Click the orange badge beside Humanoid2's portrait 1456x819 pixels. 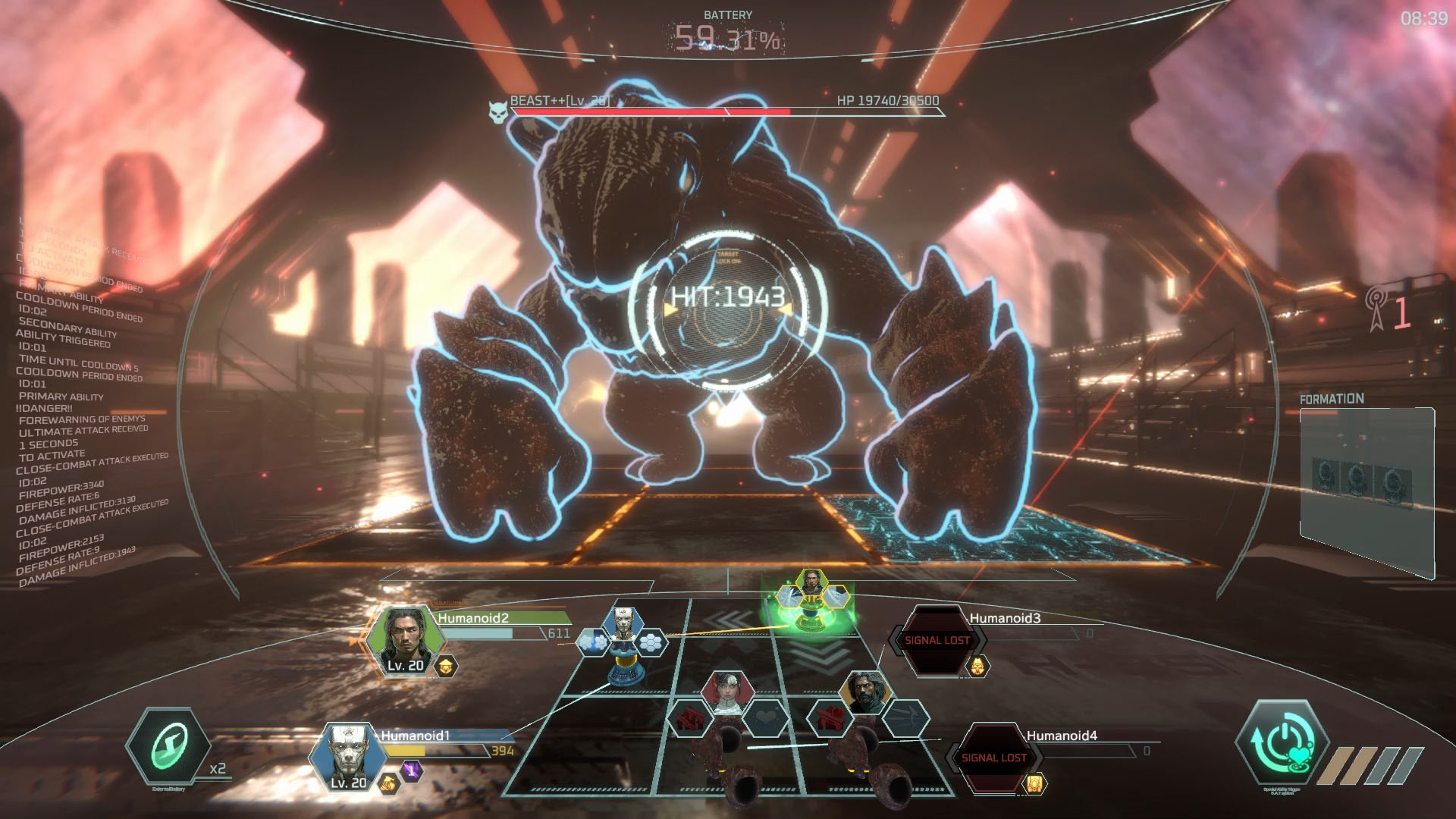pyautogui.click(x=446, y=667)
